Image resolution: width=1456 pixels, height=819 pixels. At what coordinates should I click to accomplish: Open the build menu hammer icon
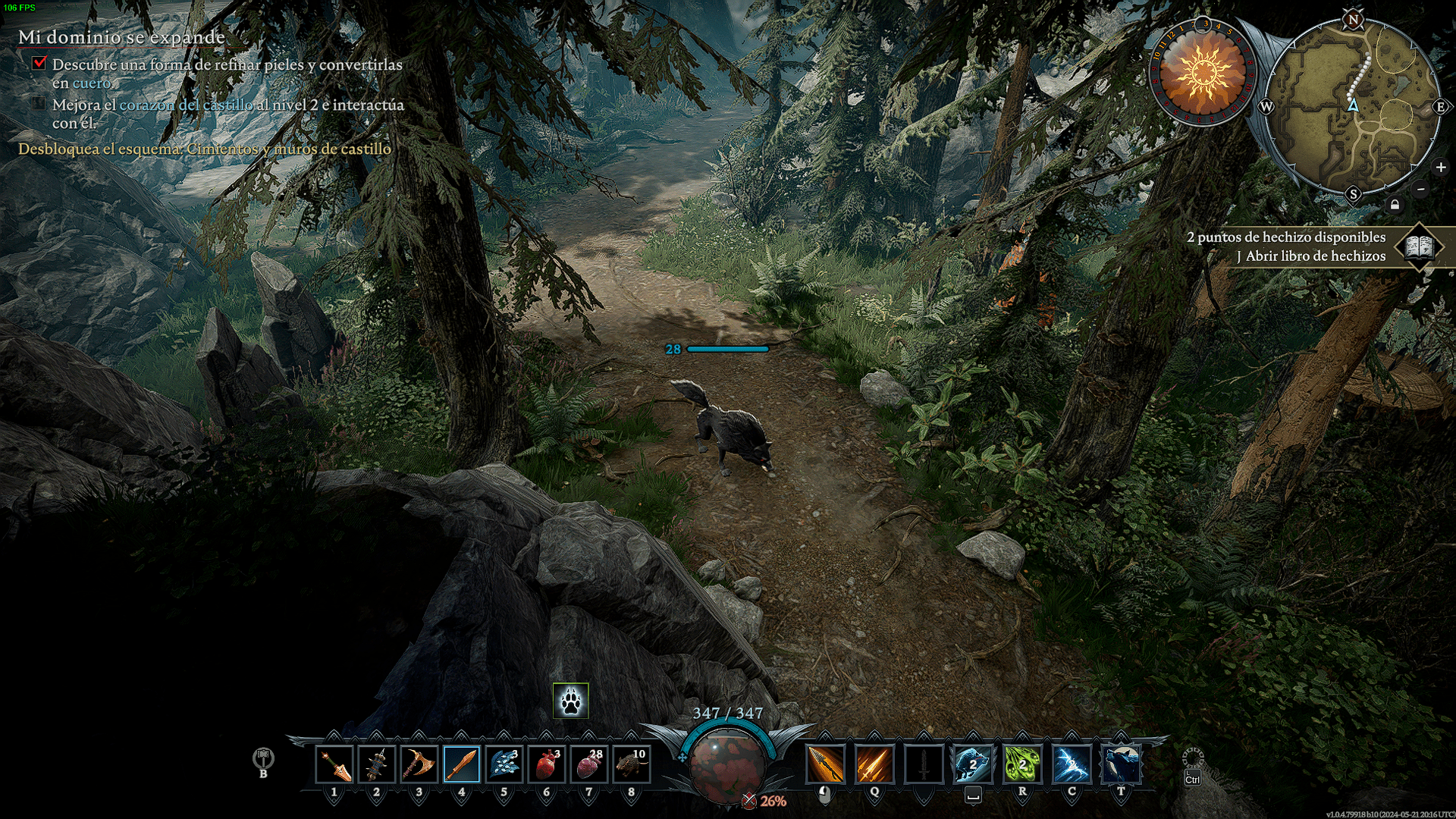(x=263, y=758)
